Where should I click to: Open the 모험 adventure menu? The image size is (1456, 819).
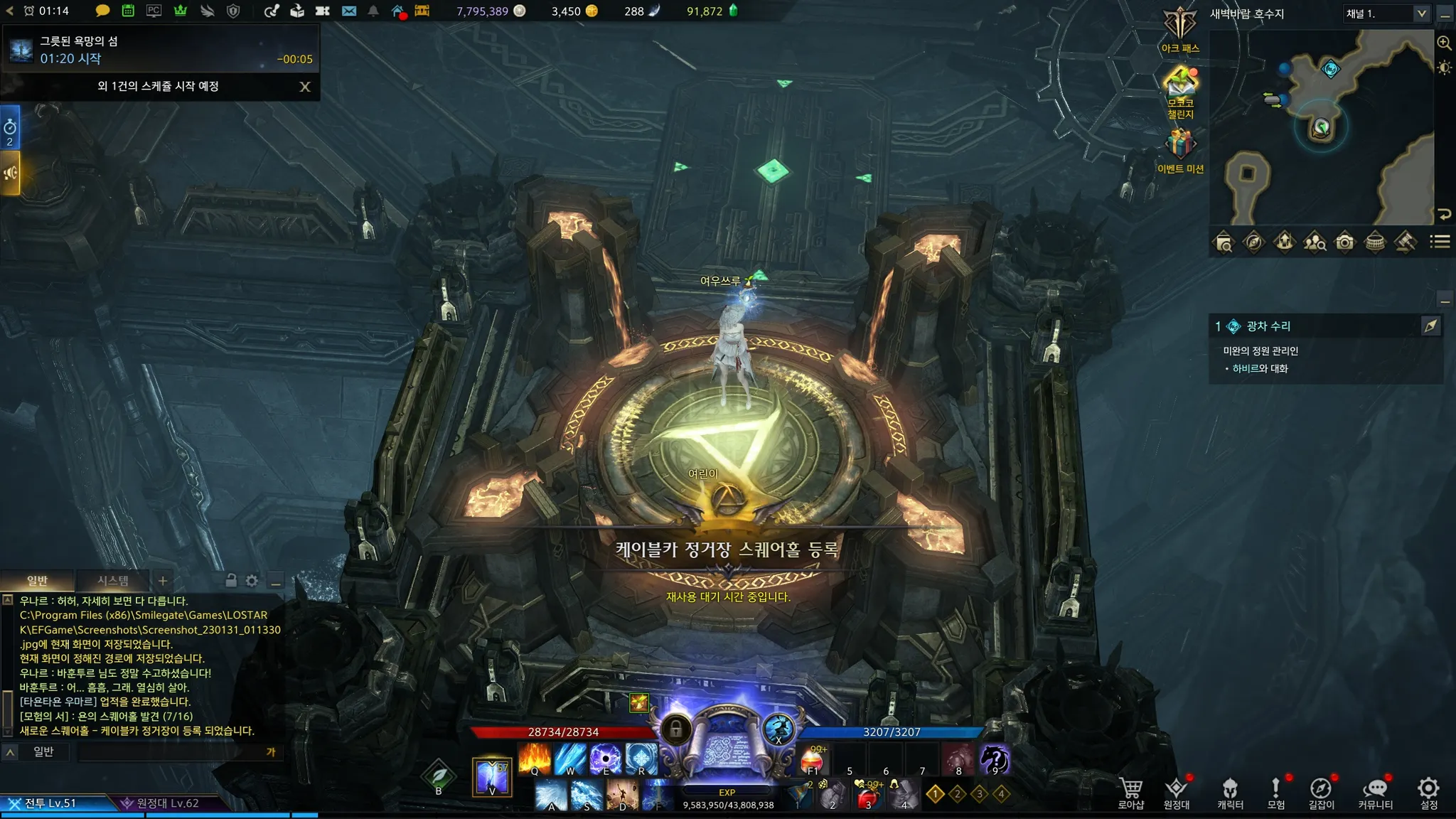click(x=1276, y=793)
